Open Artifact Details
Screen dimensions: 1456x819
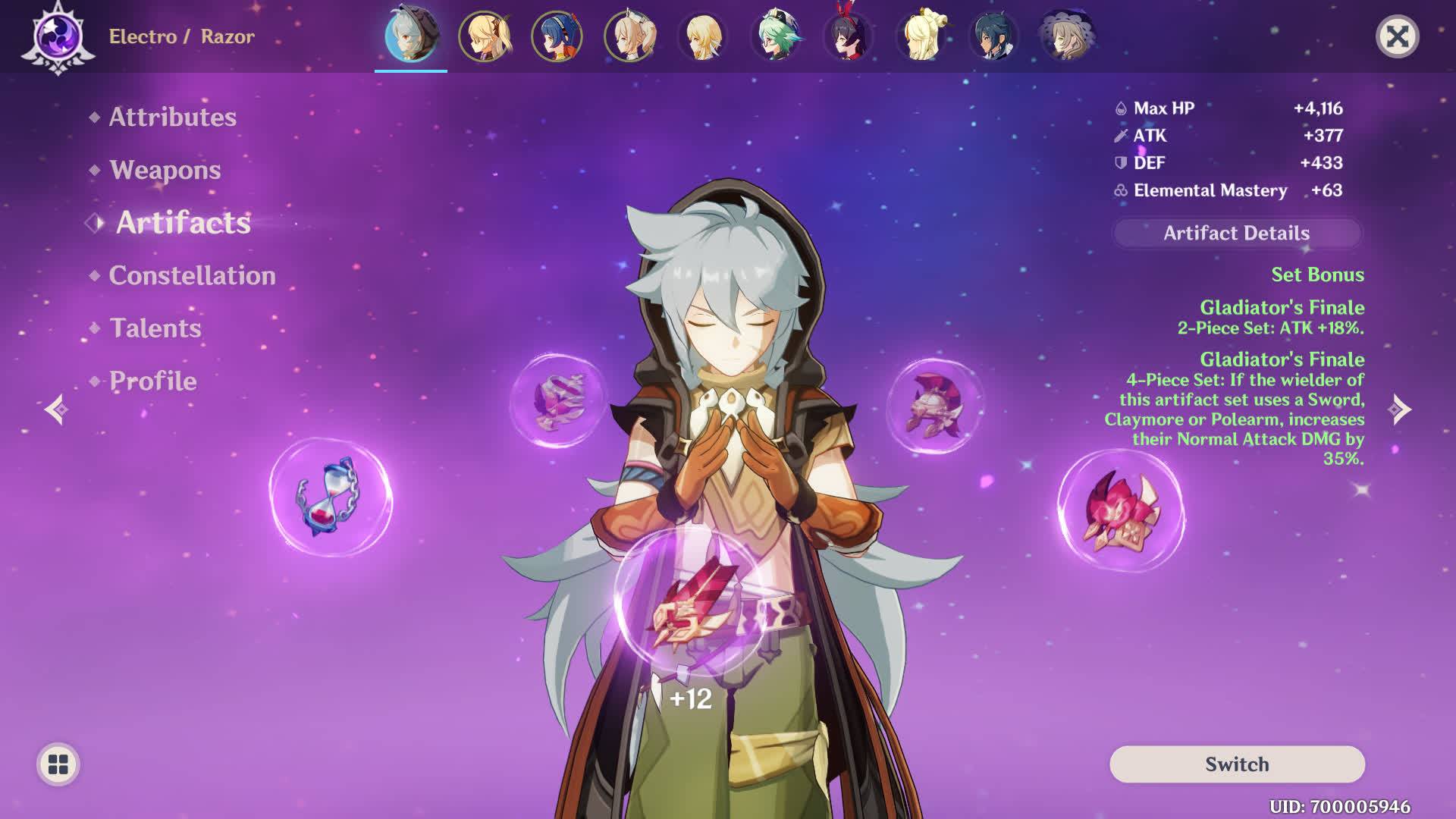point(1236,234)
